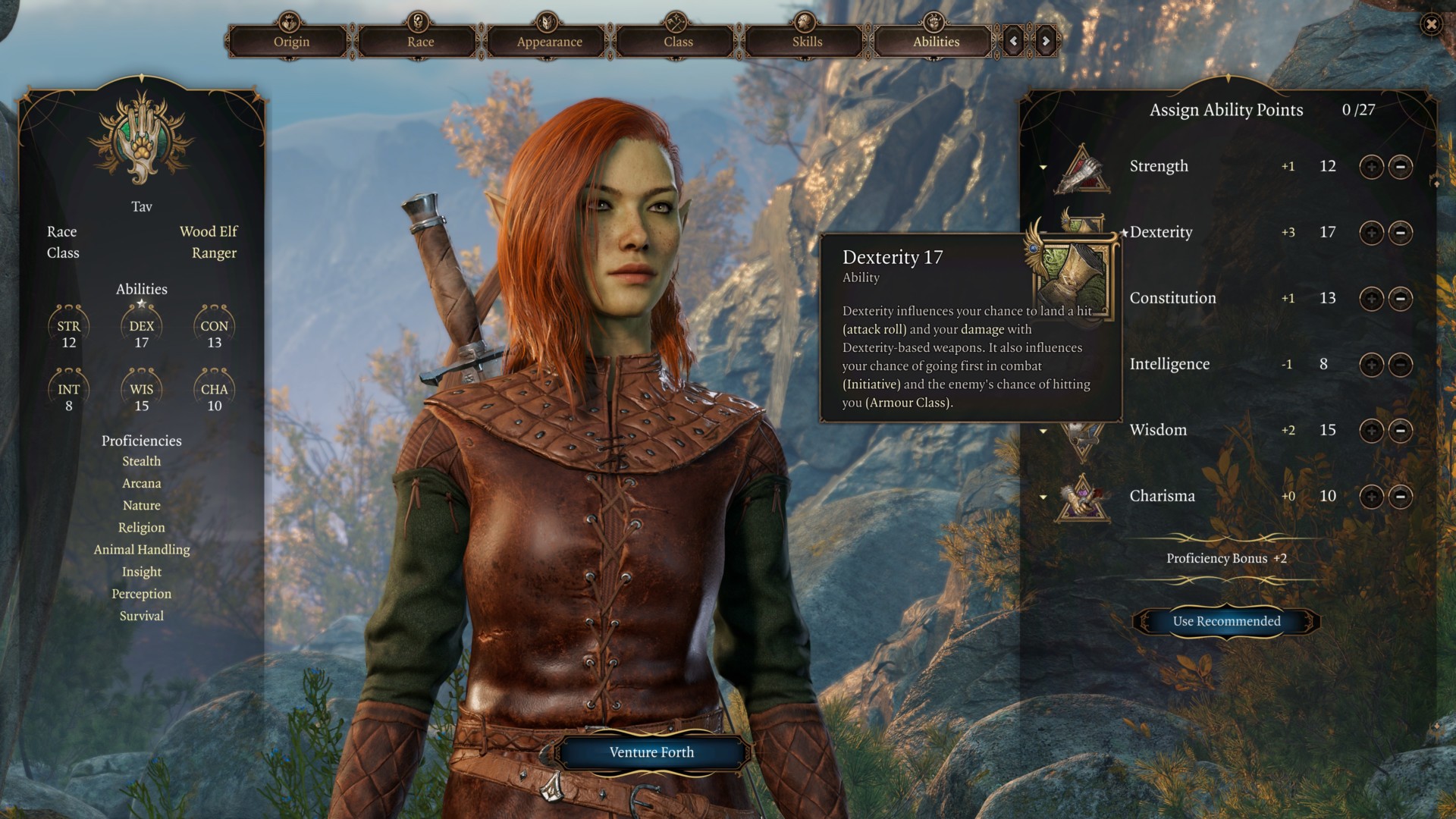1456x819 pixels.
Task: Add a point to Intelligence
Action: pos(1371,365)
